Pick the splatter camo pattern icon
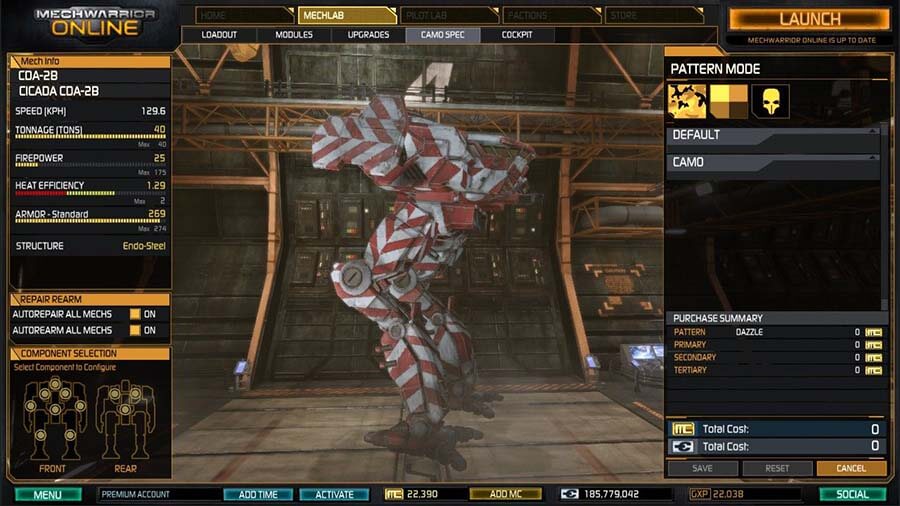 pyautogui.click(x=687, y=100)
